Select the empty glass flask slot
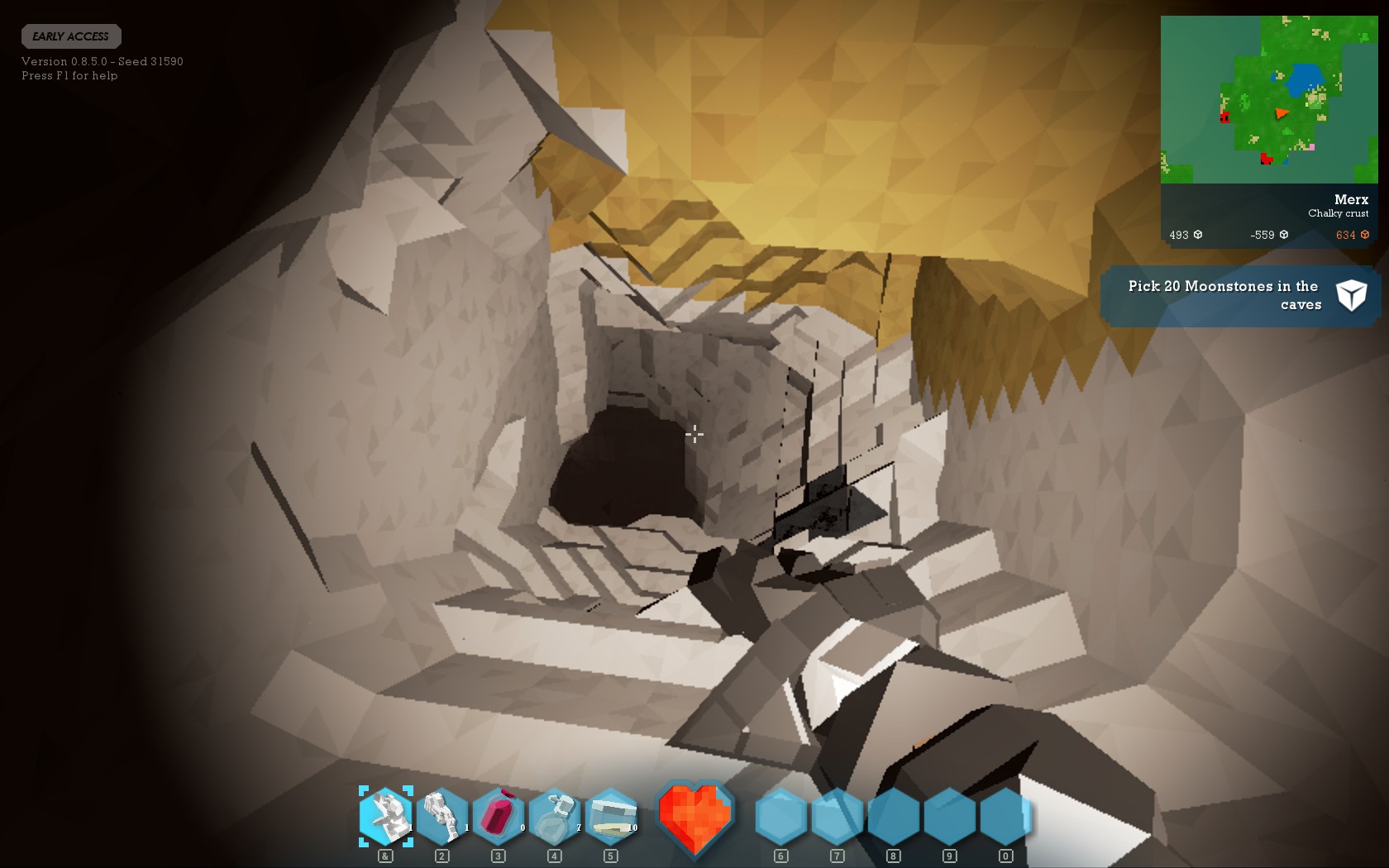Screen dimensions: 1389x868 pyautogui.click(x=555, y=817)
